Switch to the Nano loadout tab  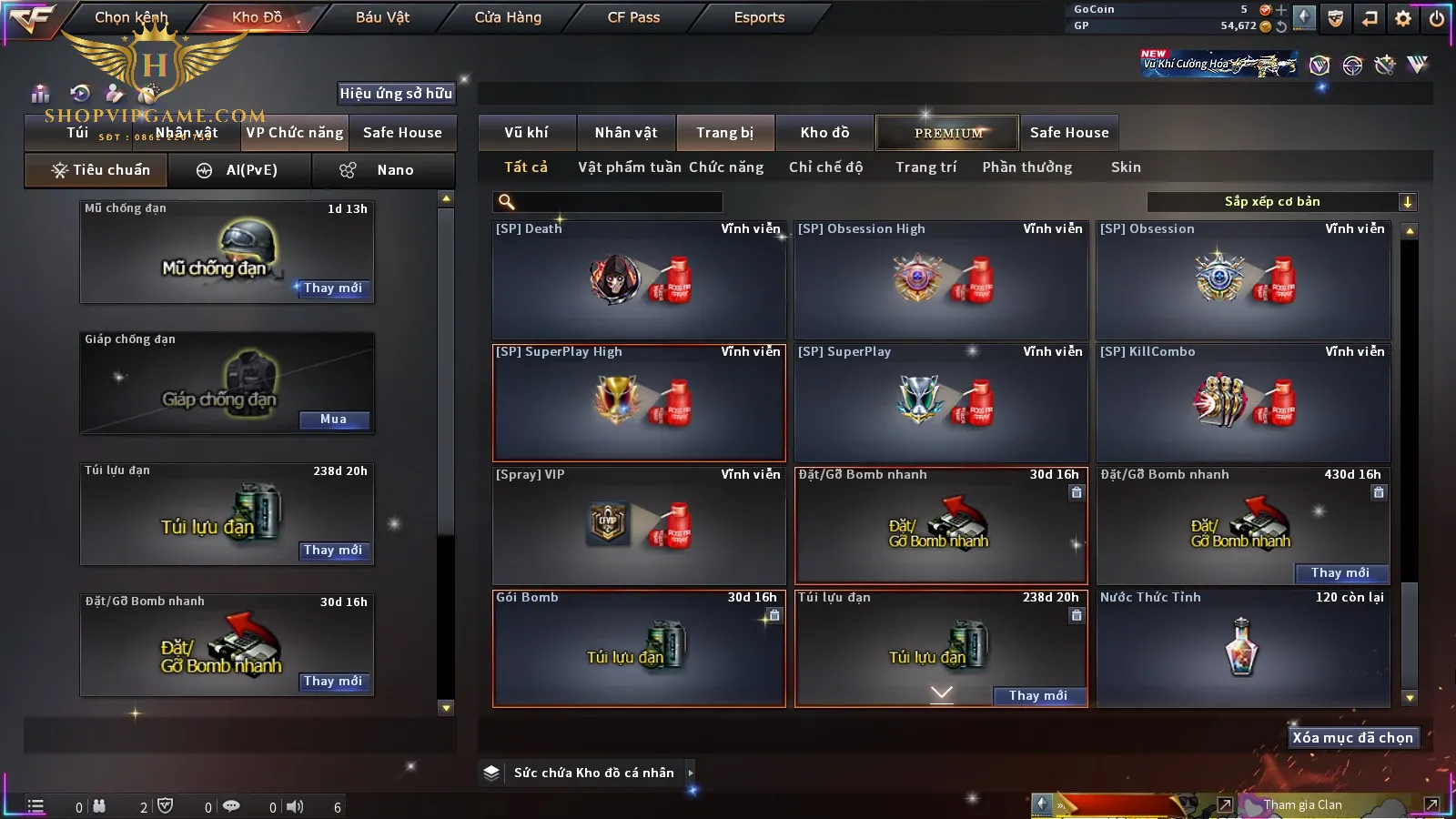[383, 170]
